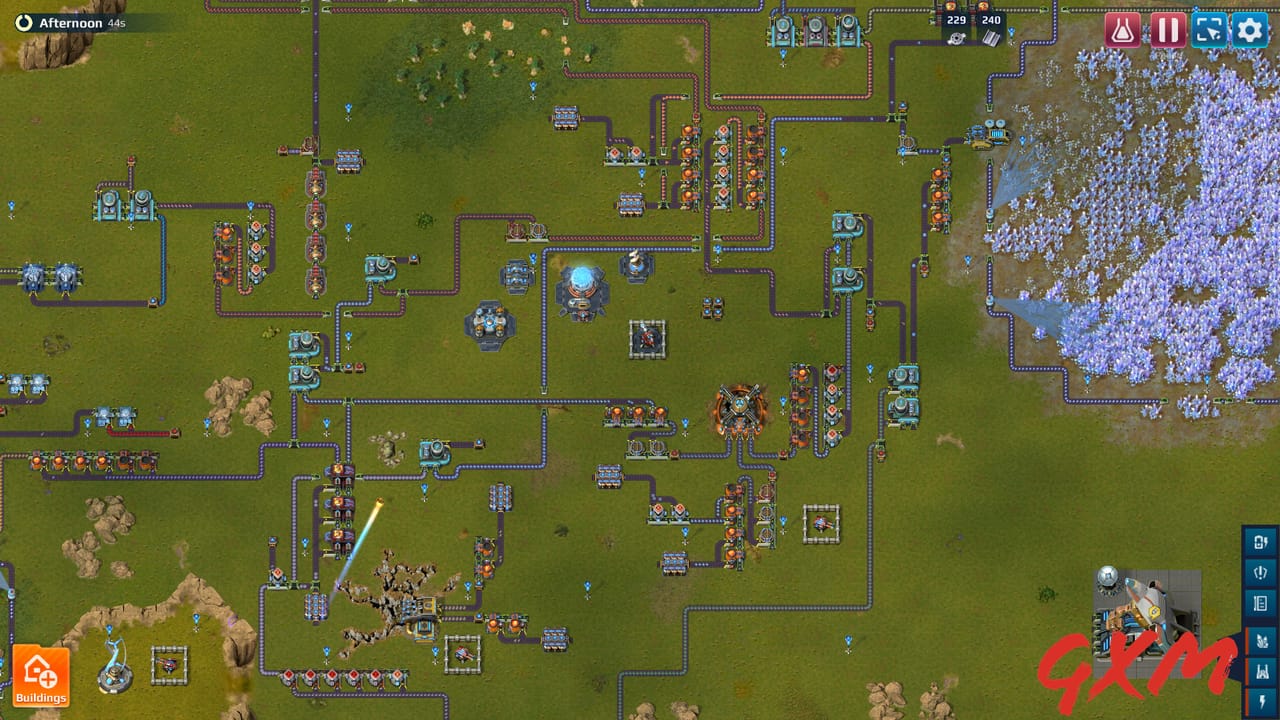This screenshot has height=720, width=1280.
Task: Click the plates icon in the top resource bar
Action: 990,38
